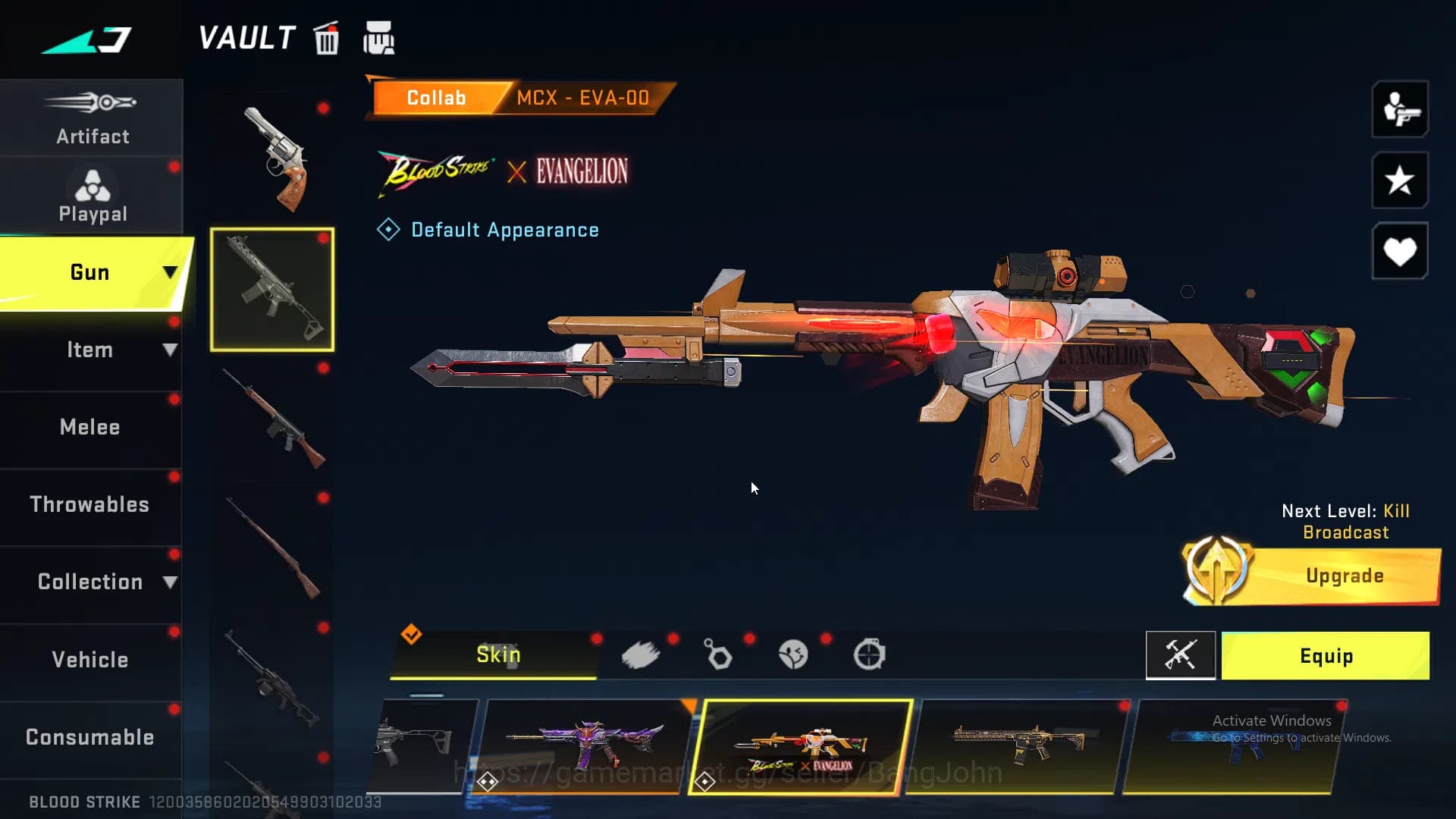Click the star icon button
The width and height of the screenshot is (1456, 819).
click(x=1399, y=180)
